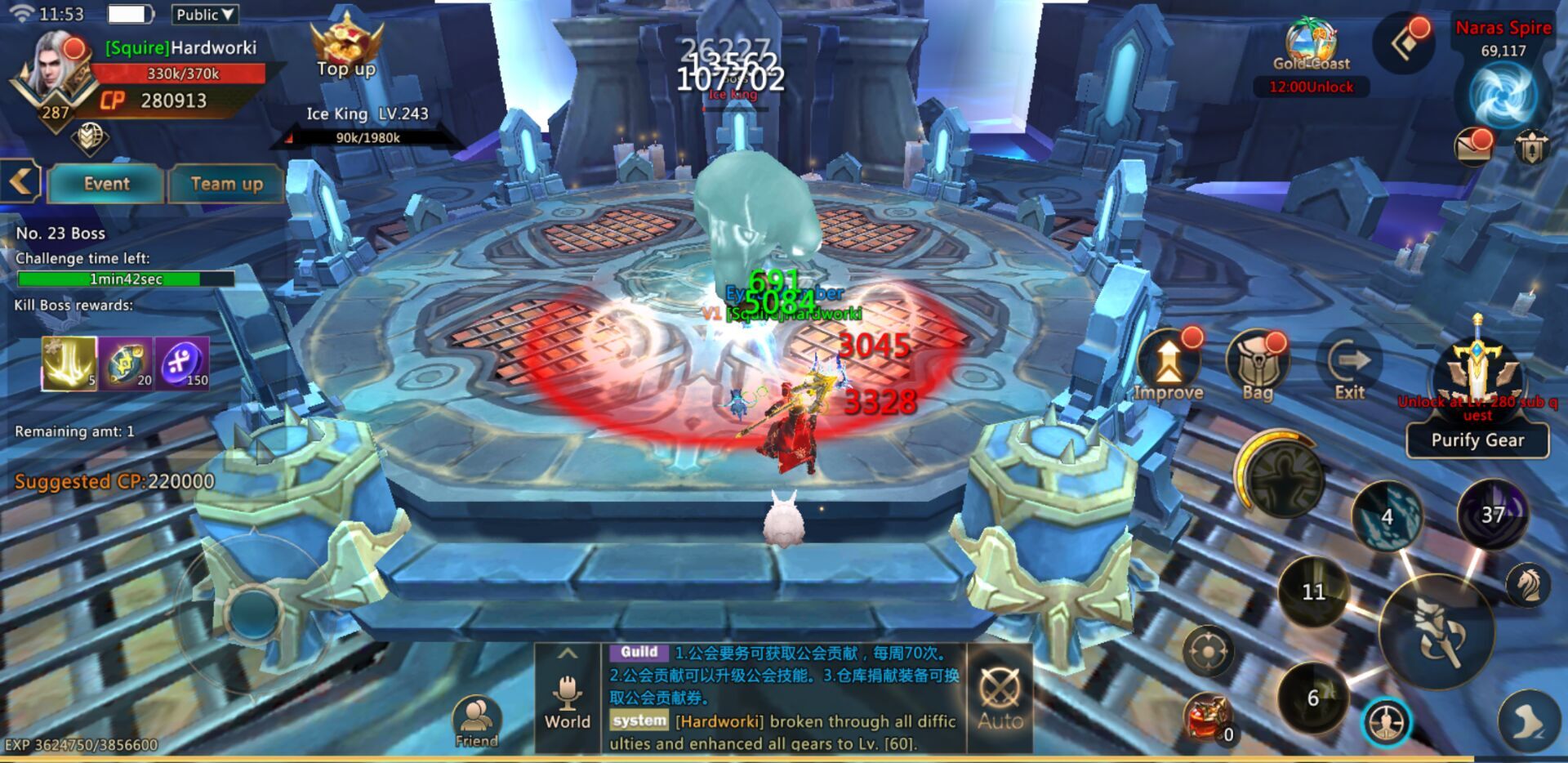
Task: Open the World chat channel
Action: click(x=568, y=699)
